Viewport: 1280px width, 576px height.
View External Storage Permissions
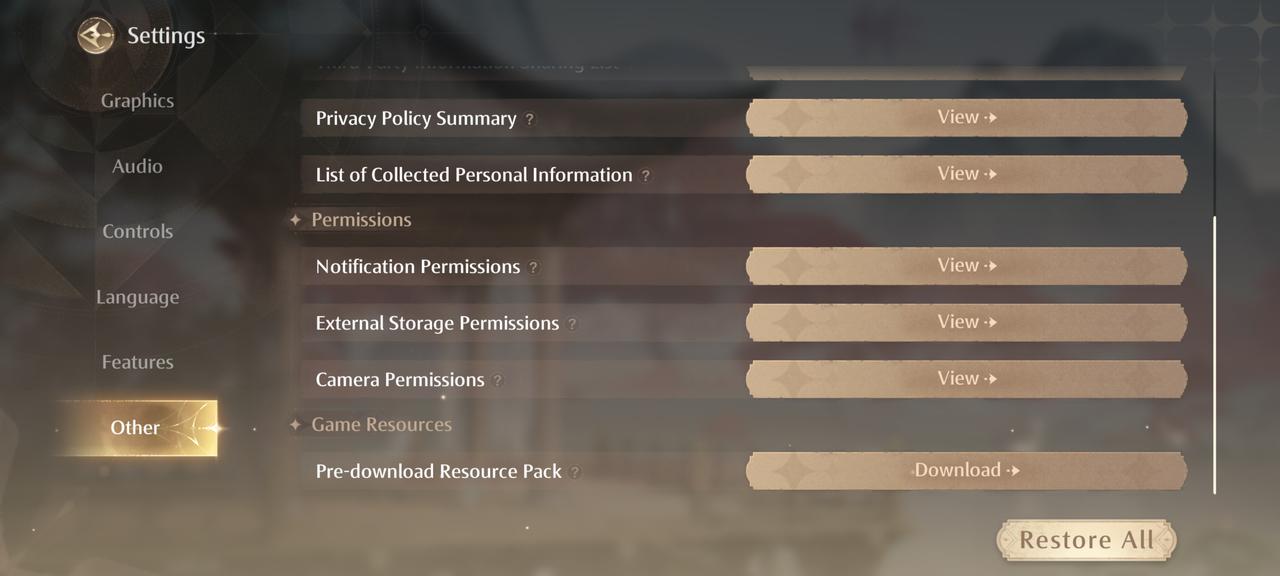(x=966, y=322)
